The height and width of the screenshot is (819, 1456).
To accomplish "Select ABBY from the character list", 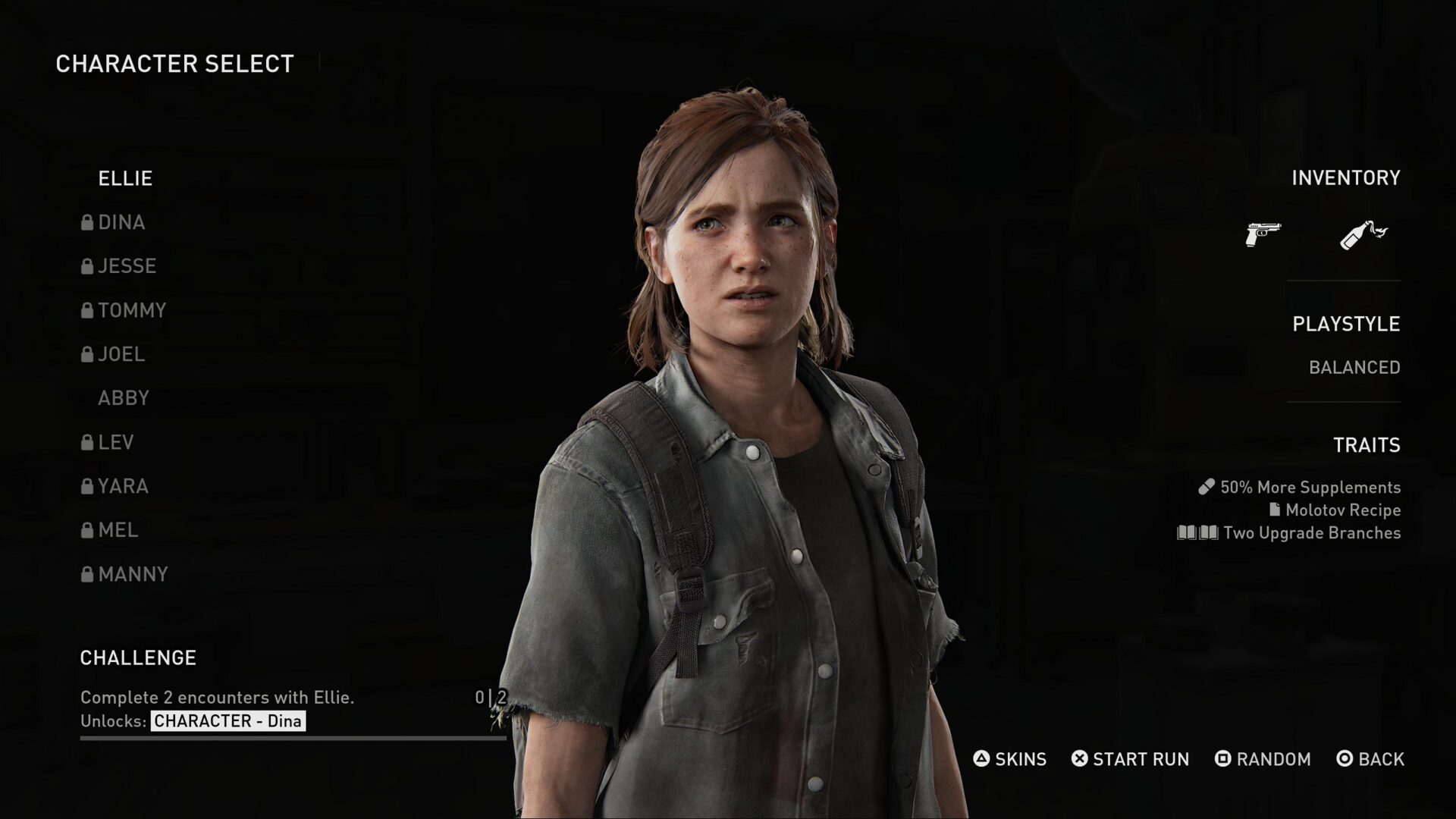I will coord(123,398).
